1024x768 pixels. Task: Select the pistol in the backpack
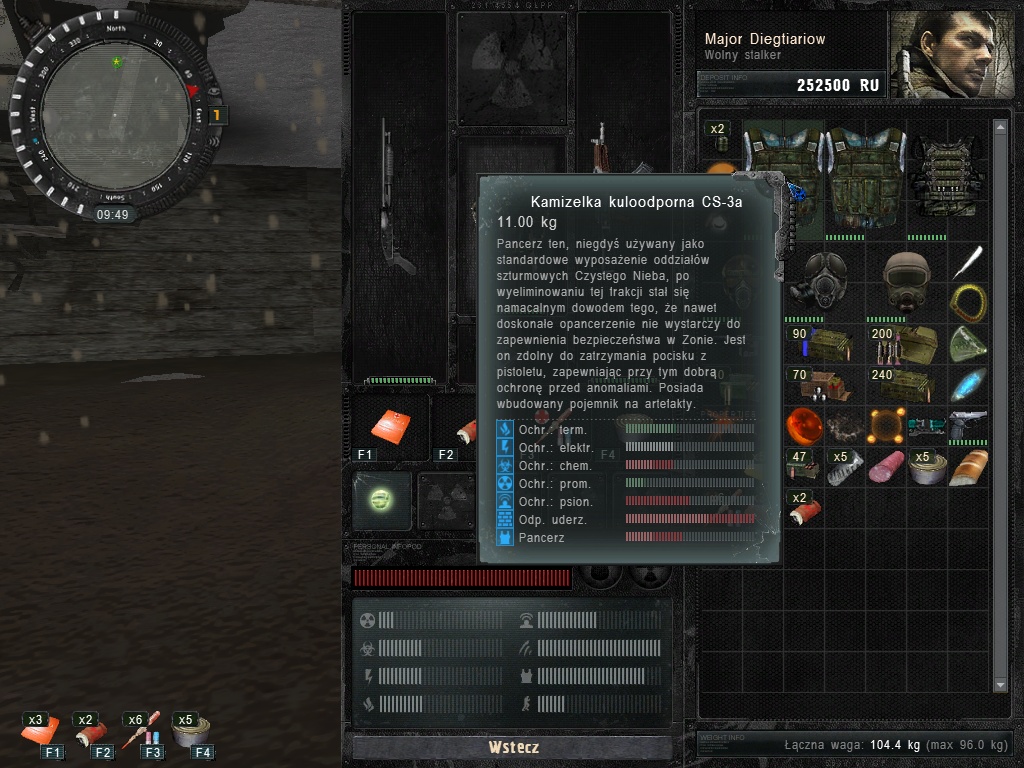(968, 425)
